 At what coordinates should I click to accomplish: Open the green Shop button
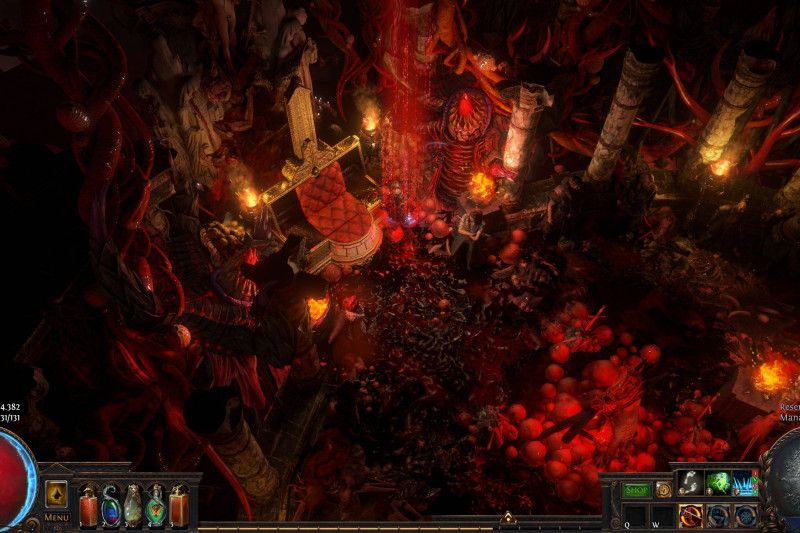(636, 490)
